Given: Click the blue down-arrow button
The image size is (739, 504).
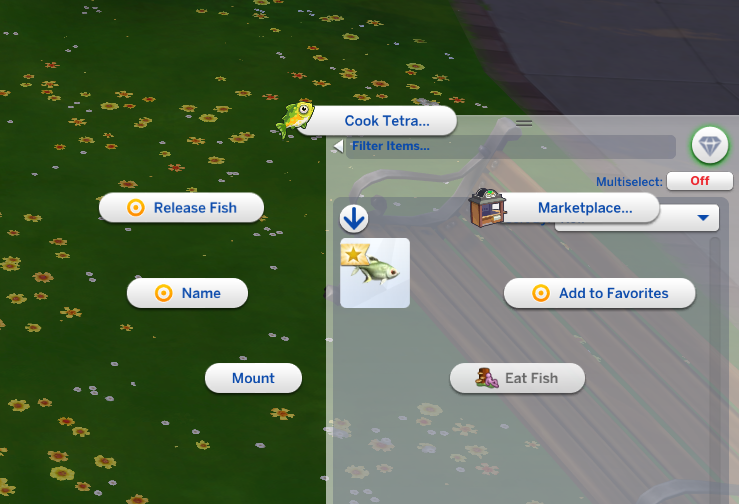Looking at the screenshot, I should 354,219.
